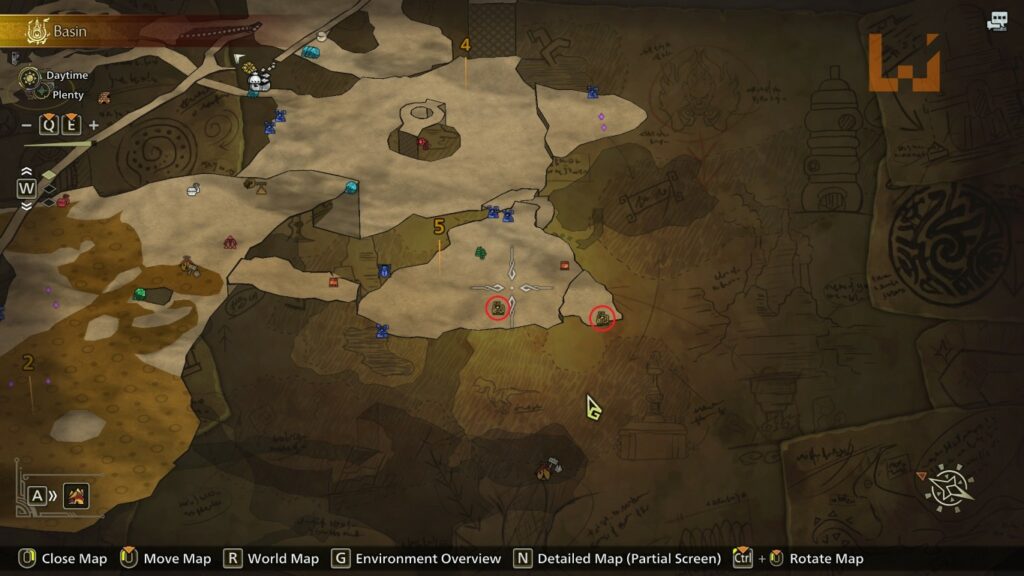Select the area 4 number label
The height and width of the screenshot is (576, 1024).
(465, 45)
